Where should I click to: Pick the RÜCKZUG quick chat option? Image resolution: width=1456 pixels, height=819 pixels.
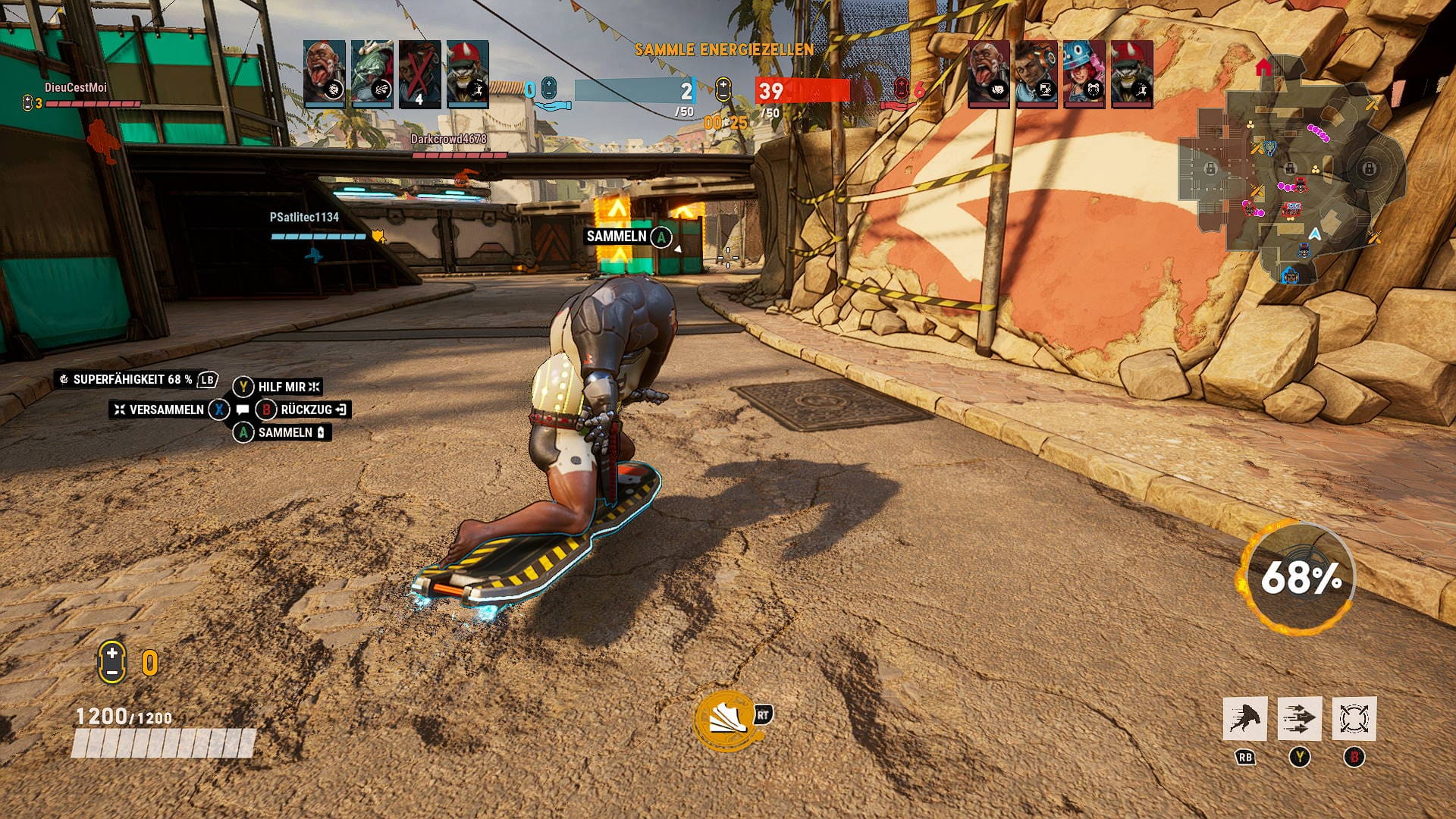306,409
